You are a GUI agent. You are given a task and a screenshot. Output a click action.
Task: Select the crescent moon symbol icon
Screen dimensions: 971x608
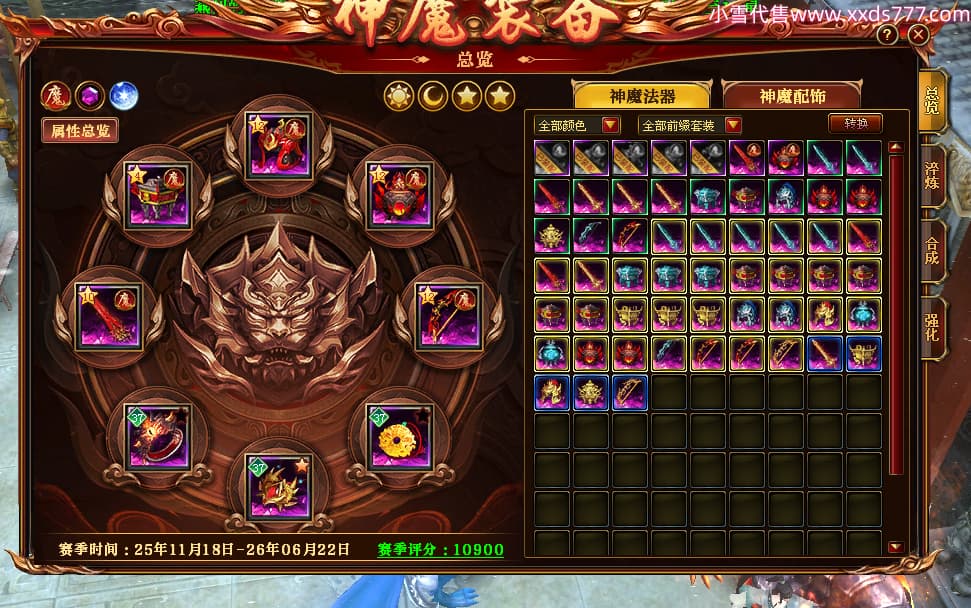[432, 96]
